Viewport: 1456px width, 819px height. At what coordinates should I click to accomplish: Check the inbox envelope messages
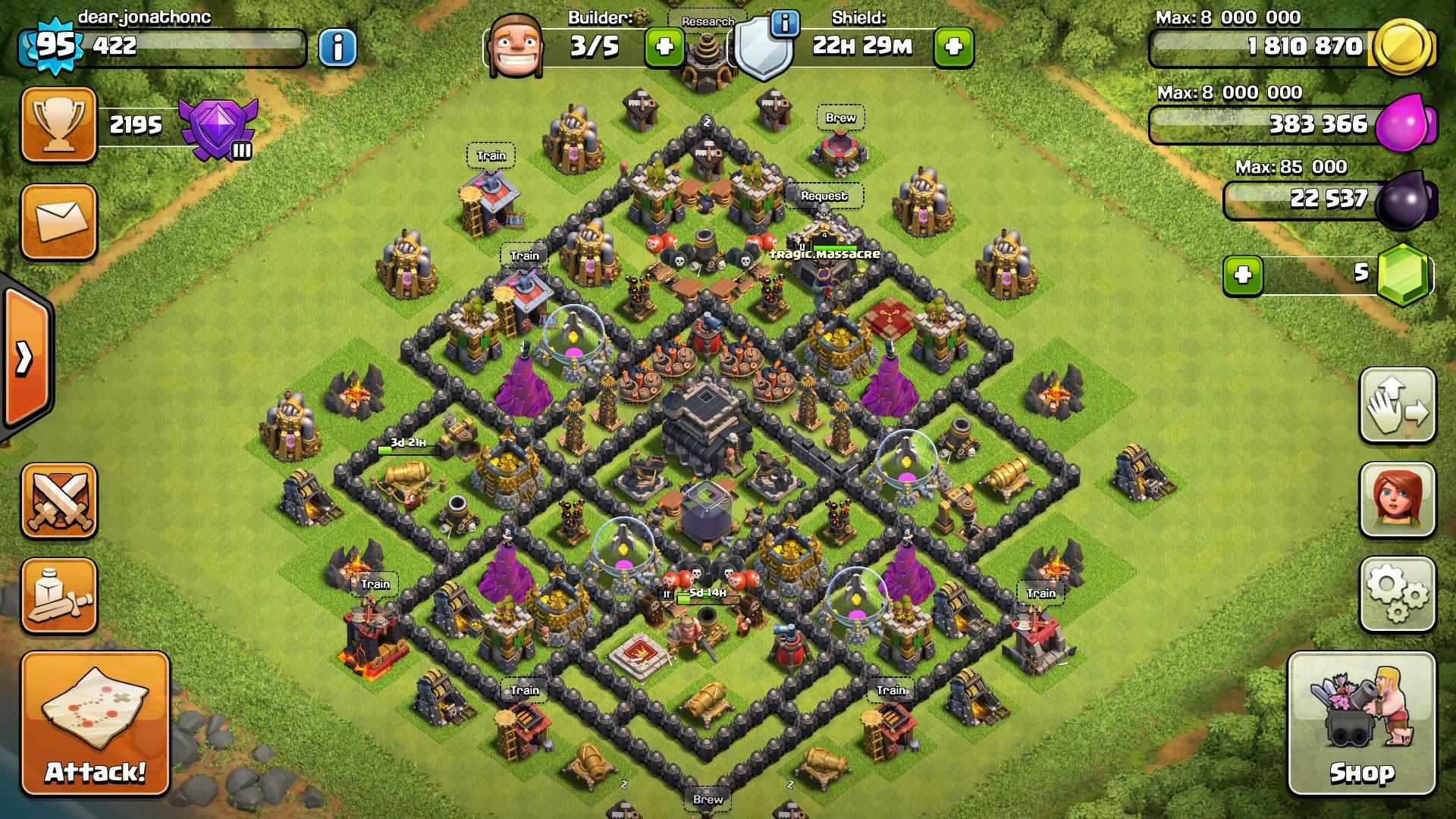click(59, 221)
